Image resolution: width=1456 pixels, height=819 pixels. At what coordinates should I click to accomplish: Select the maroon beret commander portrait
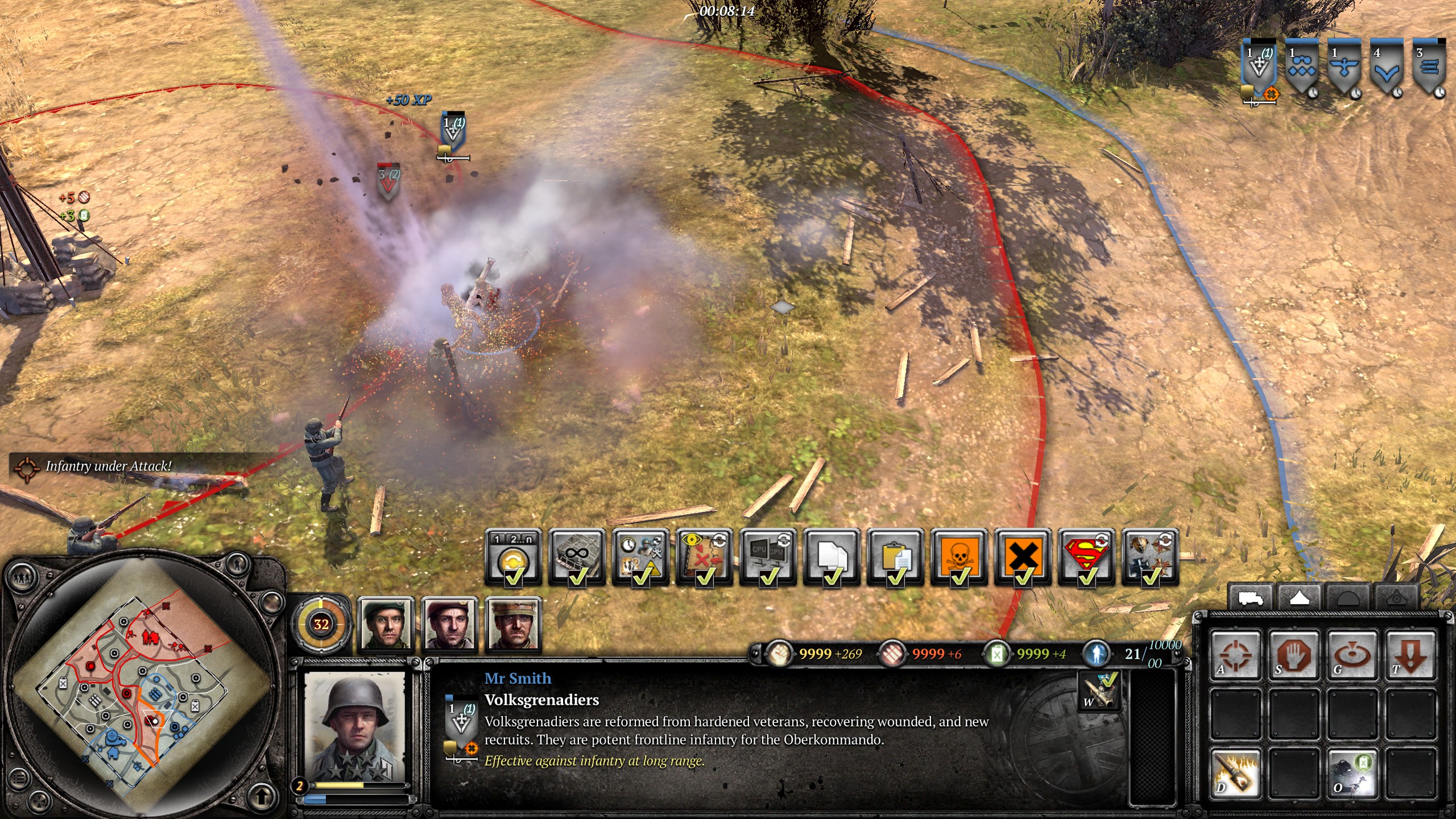449,624
